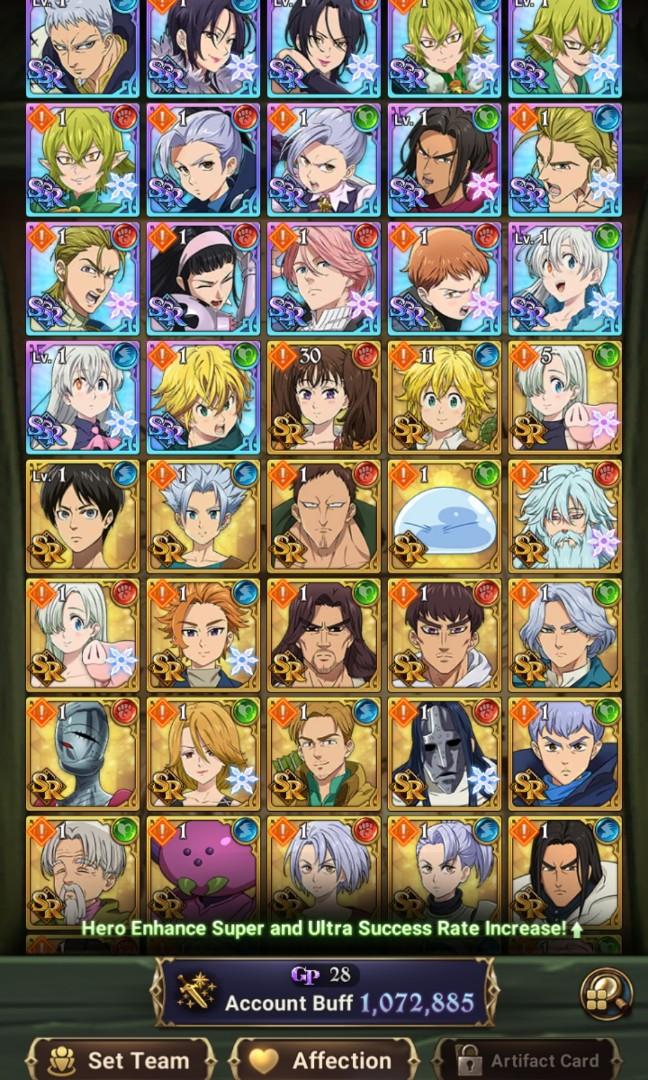Select the pink-haired SSR hero with glasses
The height and width of the screenshot is (1080, 648).
coord(323,278)
